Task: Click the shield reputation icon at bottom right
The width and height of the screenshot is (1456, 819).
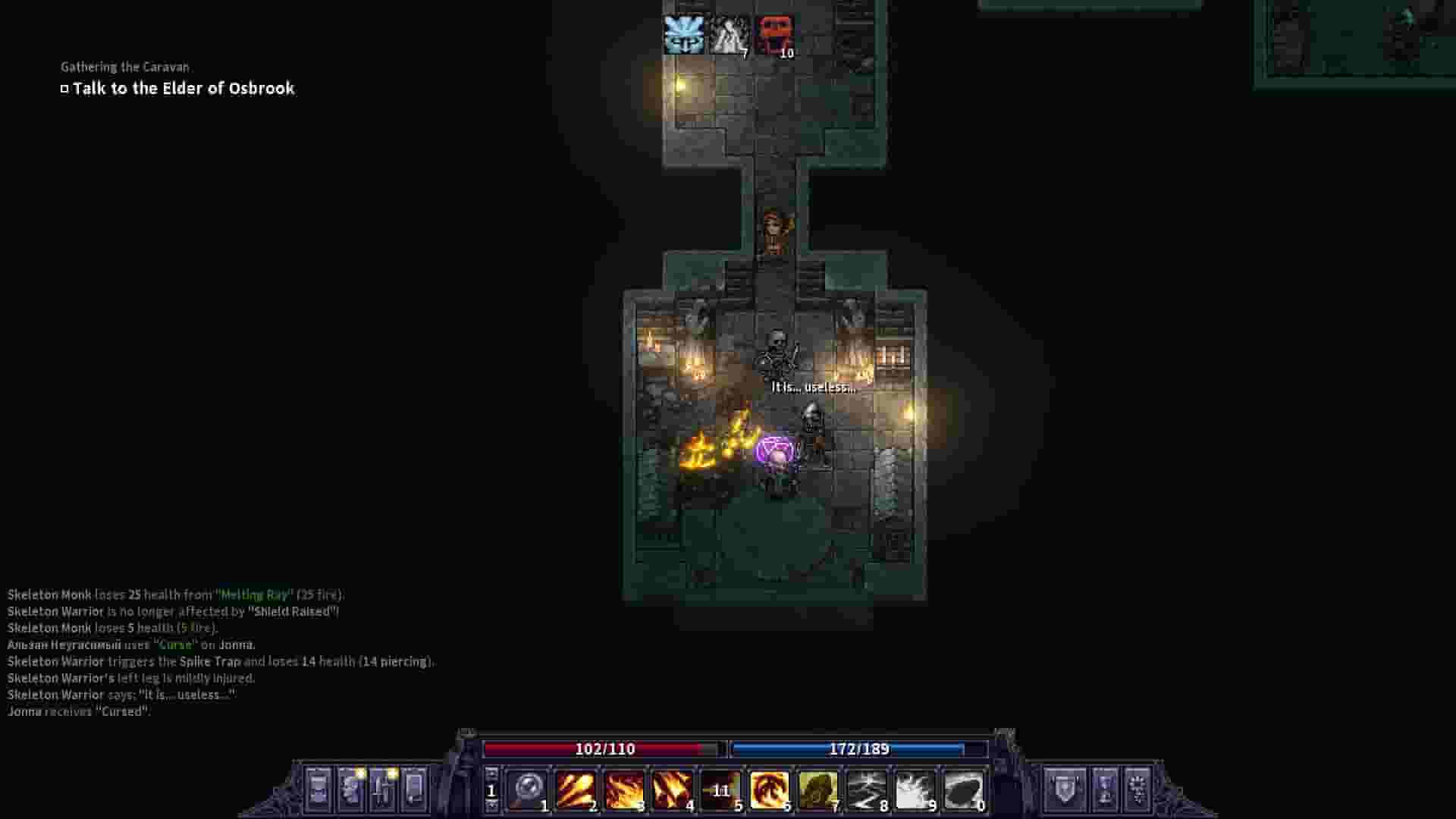Action: tap(1065, 787)
